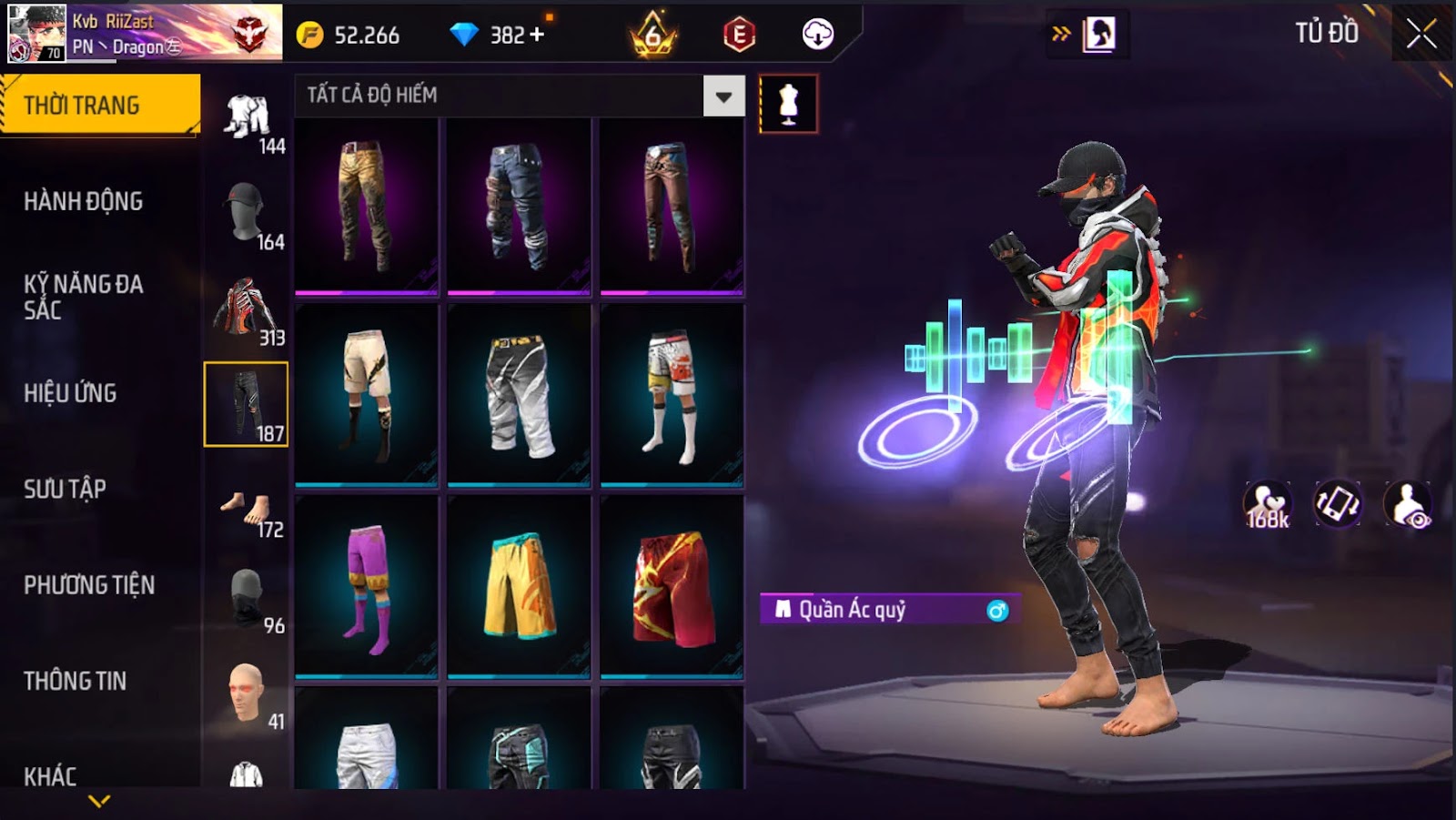1456x820 pixels.
Task: Click the mannequin outfit preset icon
Action: (788, 105)
